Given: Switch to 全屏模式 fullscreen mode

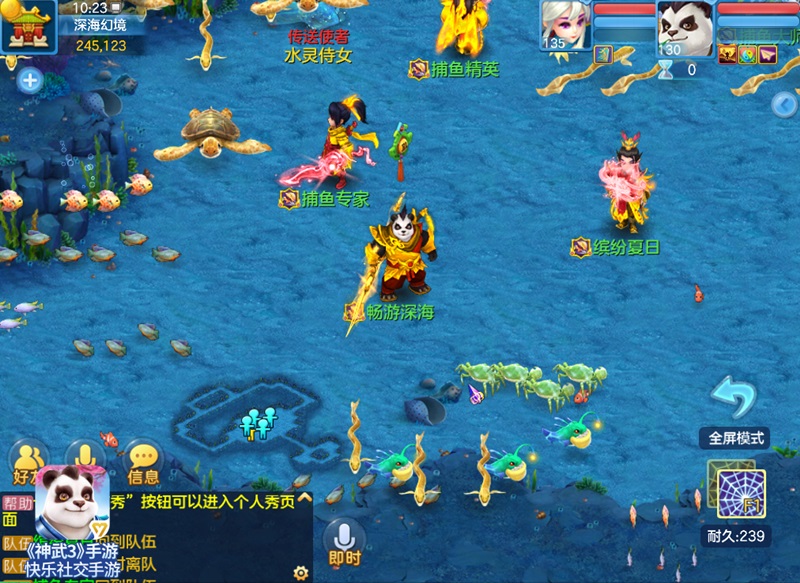Looking at the screenshot, I should (x=736, y=438).
